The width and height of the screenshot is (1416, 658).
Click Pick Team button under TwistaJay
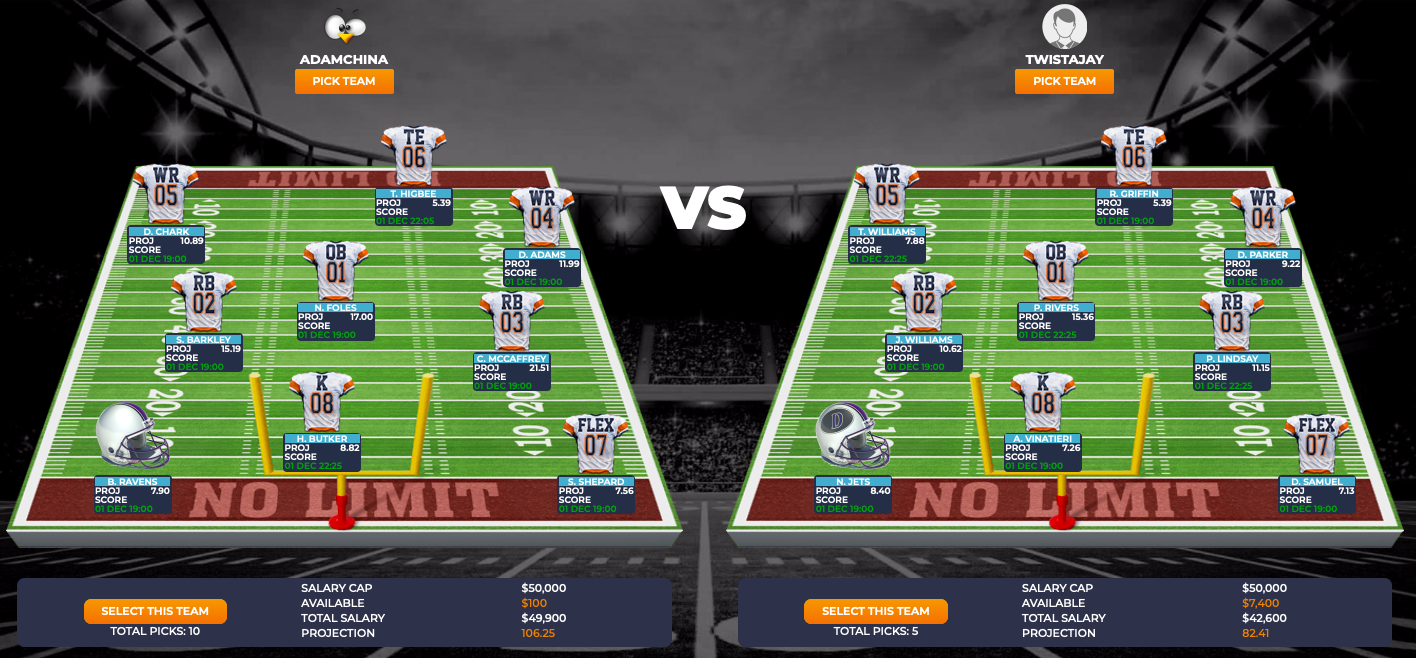coord(1064,82)
